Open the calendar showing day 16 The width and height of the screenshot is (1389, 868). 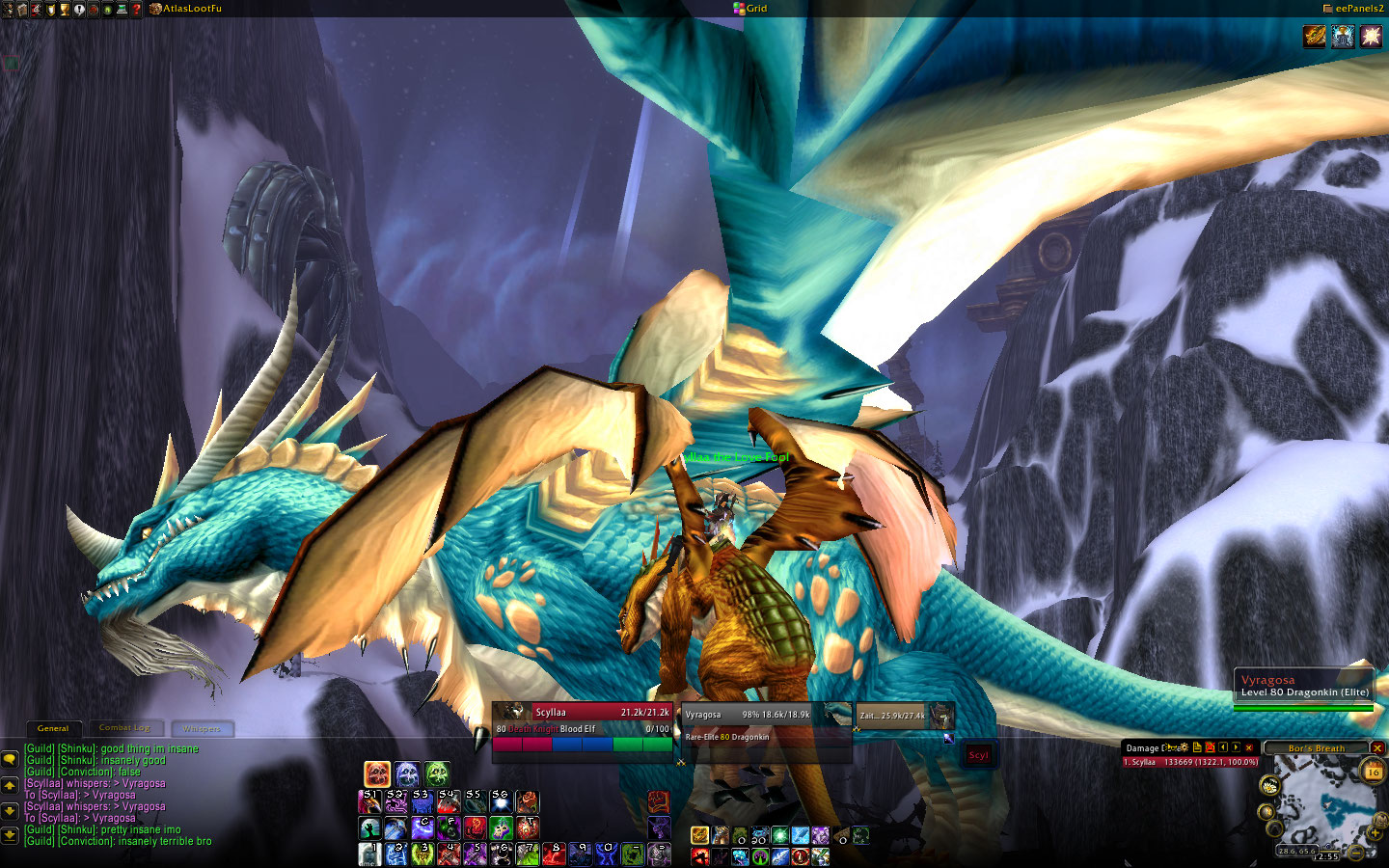pyautogui.click(x=1373, y=771)
